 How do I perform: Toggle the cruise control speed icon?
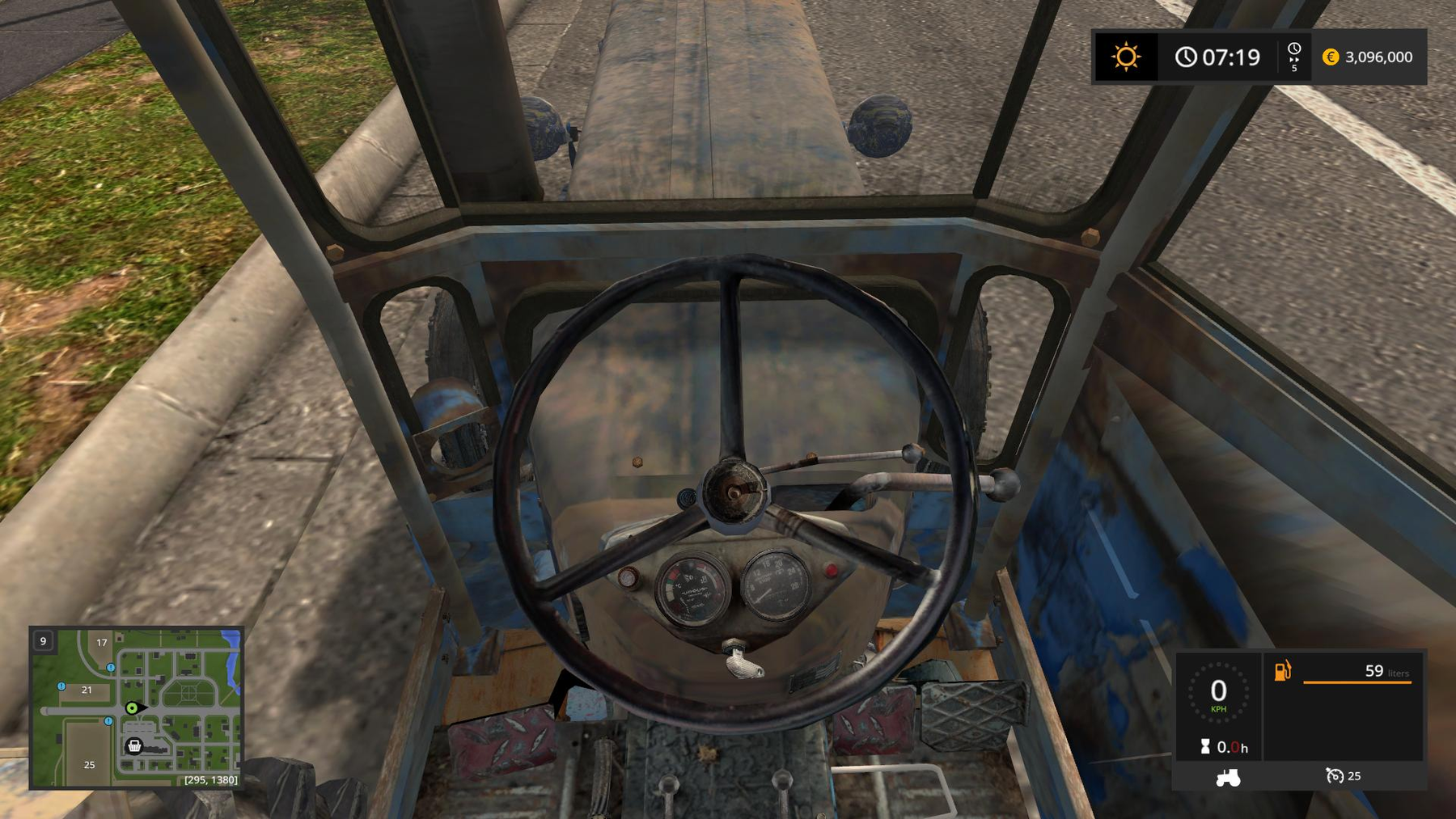(1335, 776)
